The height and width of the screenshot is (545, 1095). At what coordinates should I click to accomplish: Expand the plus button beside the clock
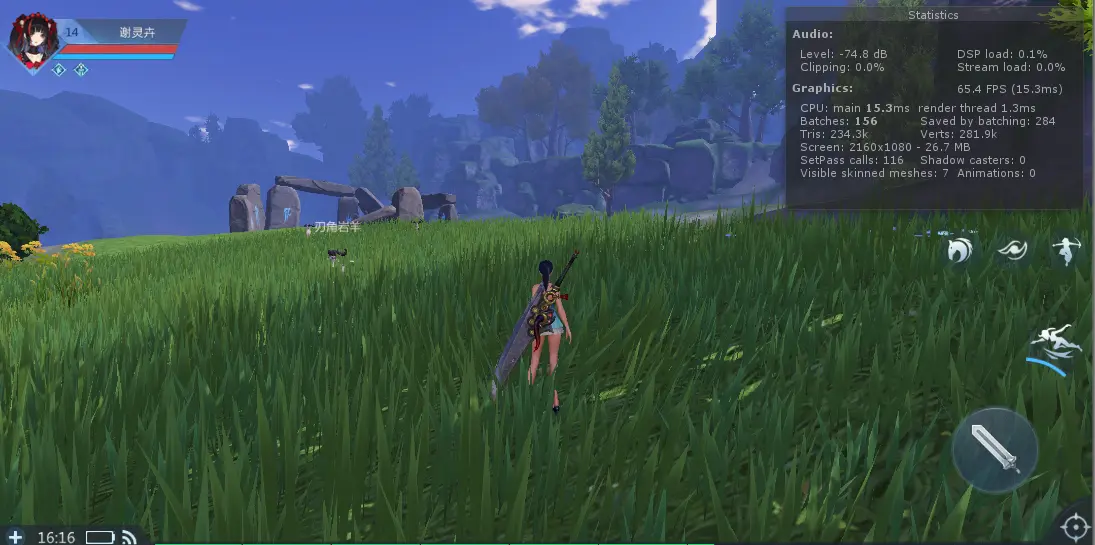(15, 537)
